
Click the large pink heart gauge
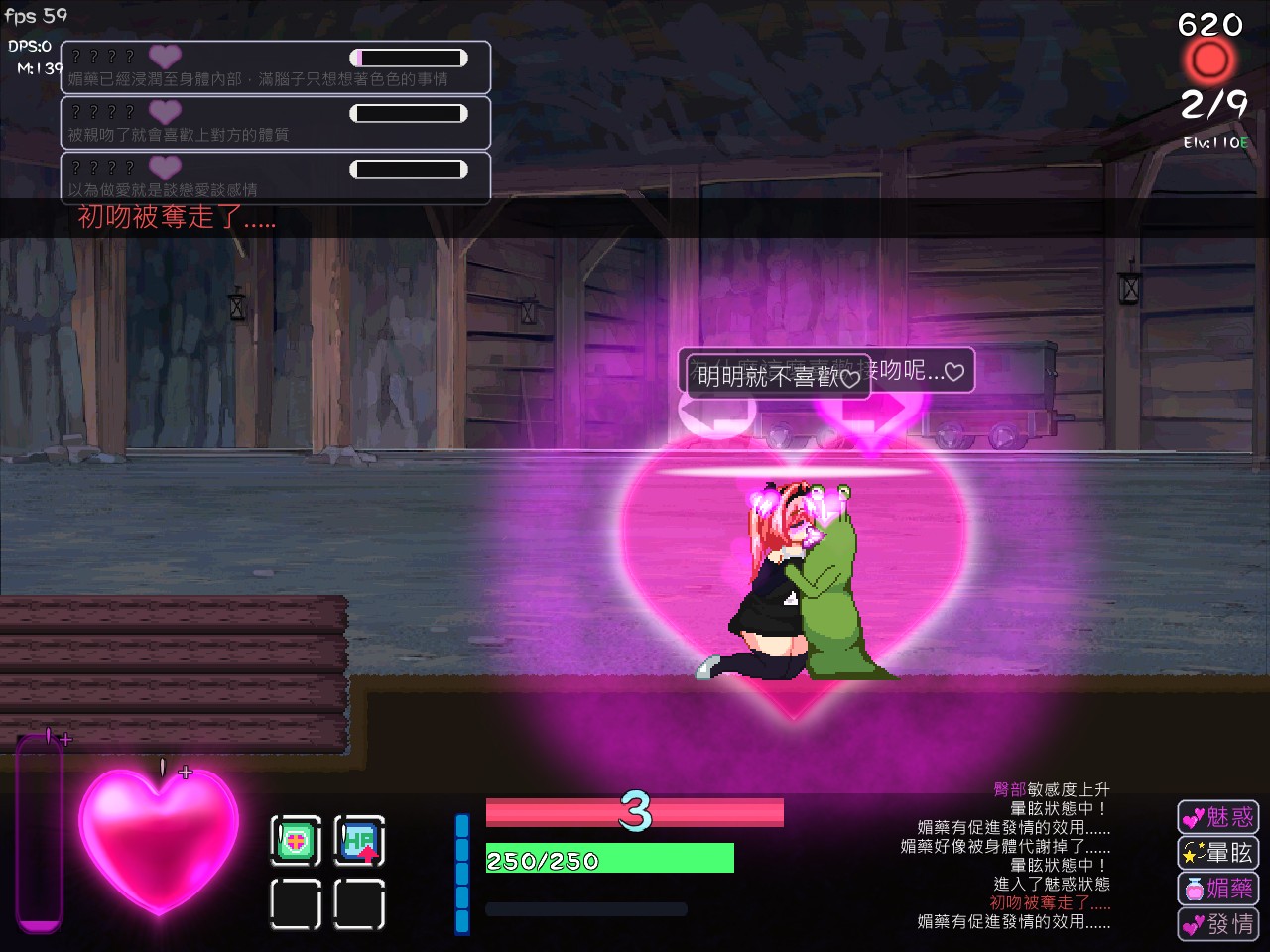coord(159,838)
